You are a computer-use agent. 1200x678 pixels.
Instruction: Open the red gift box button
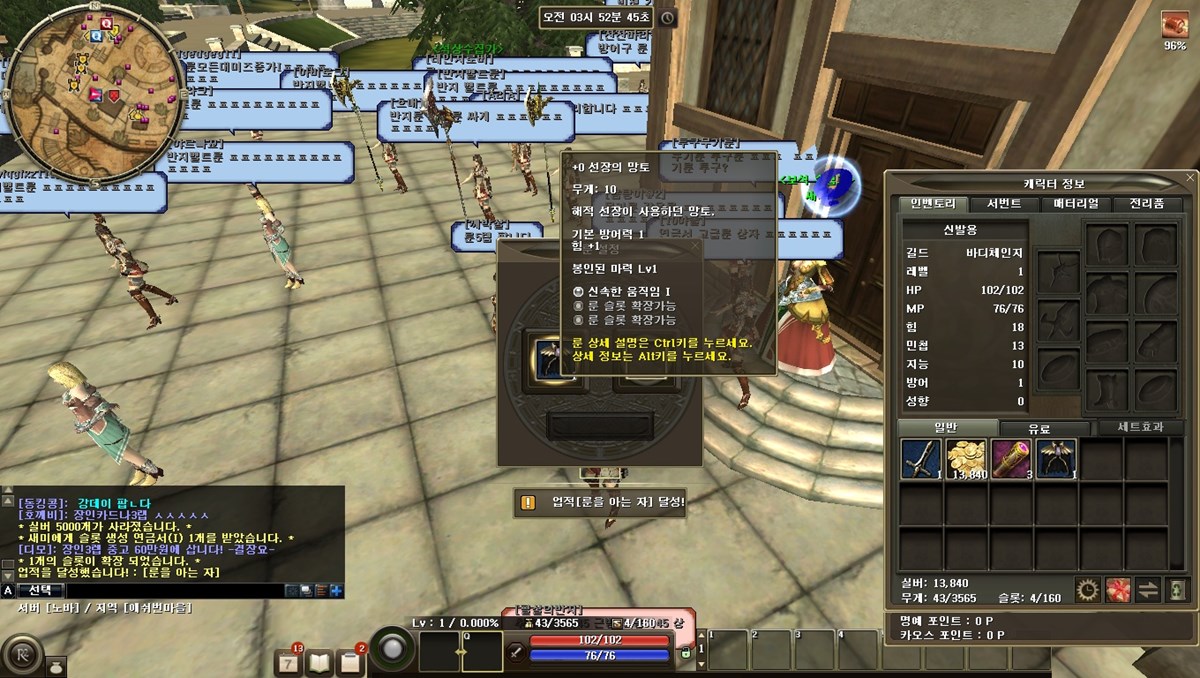point(1118,590)
